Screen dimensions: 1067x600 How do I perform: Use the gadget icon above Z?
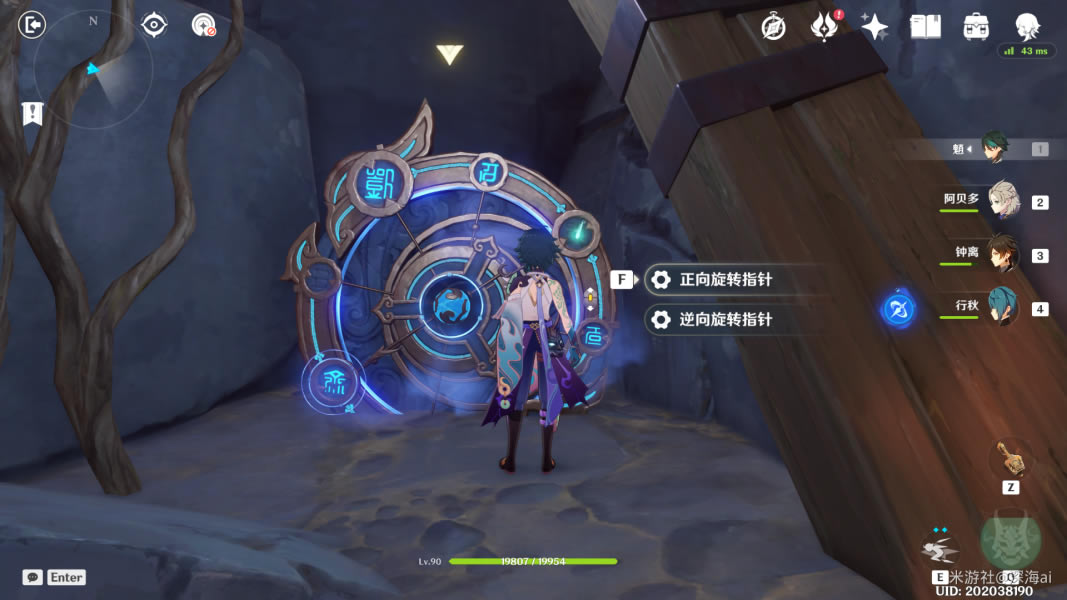[x=1010, y=459]
